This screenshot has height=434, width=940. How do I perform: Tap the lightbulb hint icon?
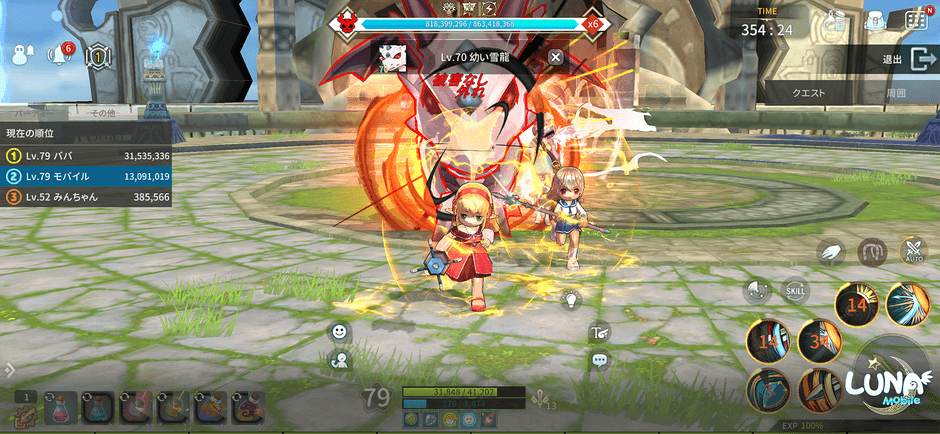click(571, 298)
